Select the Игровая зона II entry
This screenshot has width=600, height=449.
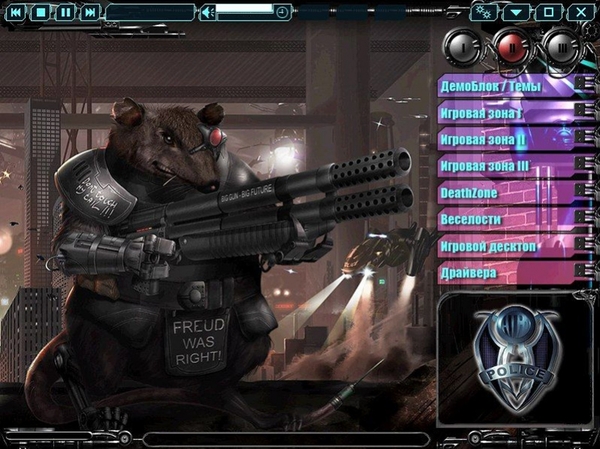(x=505, y=139)
